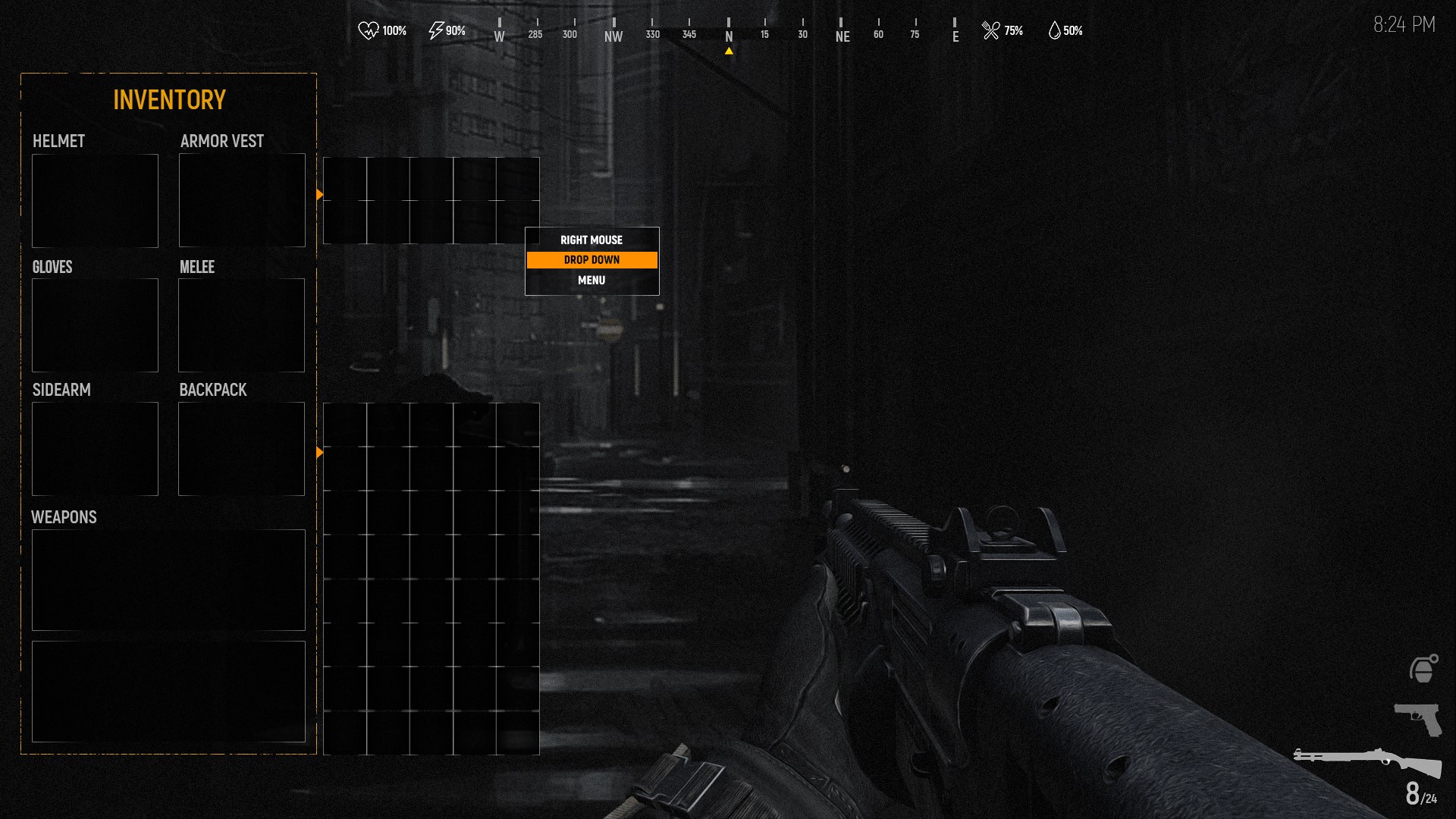Screen dimensions: 1456x819
Task: Toggle the backpack storage arrow
Action: click(x=320, y=453)
